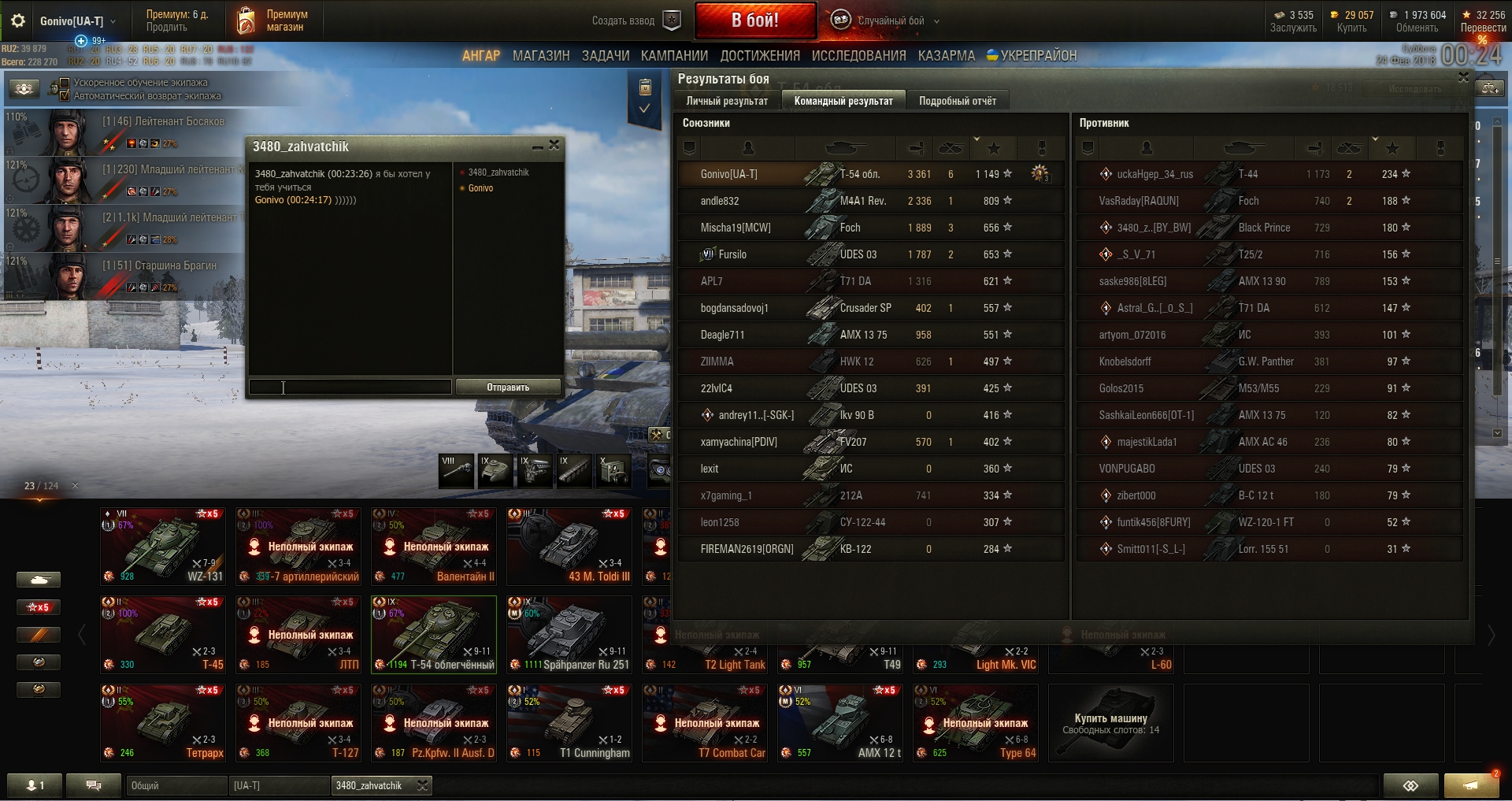Choose the Spähpanzer Ru 251 tank
The height and width of the screenshot is (801, 1512).
tap(569, 633)
